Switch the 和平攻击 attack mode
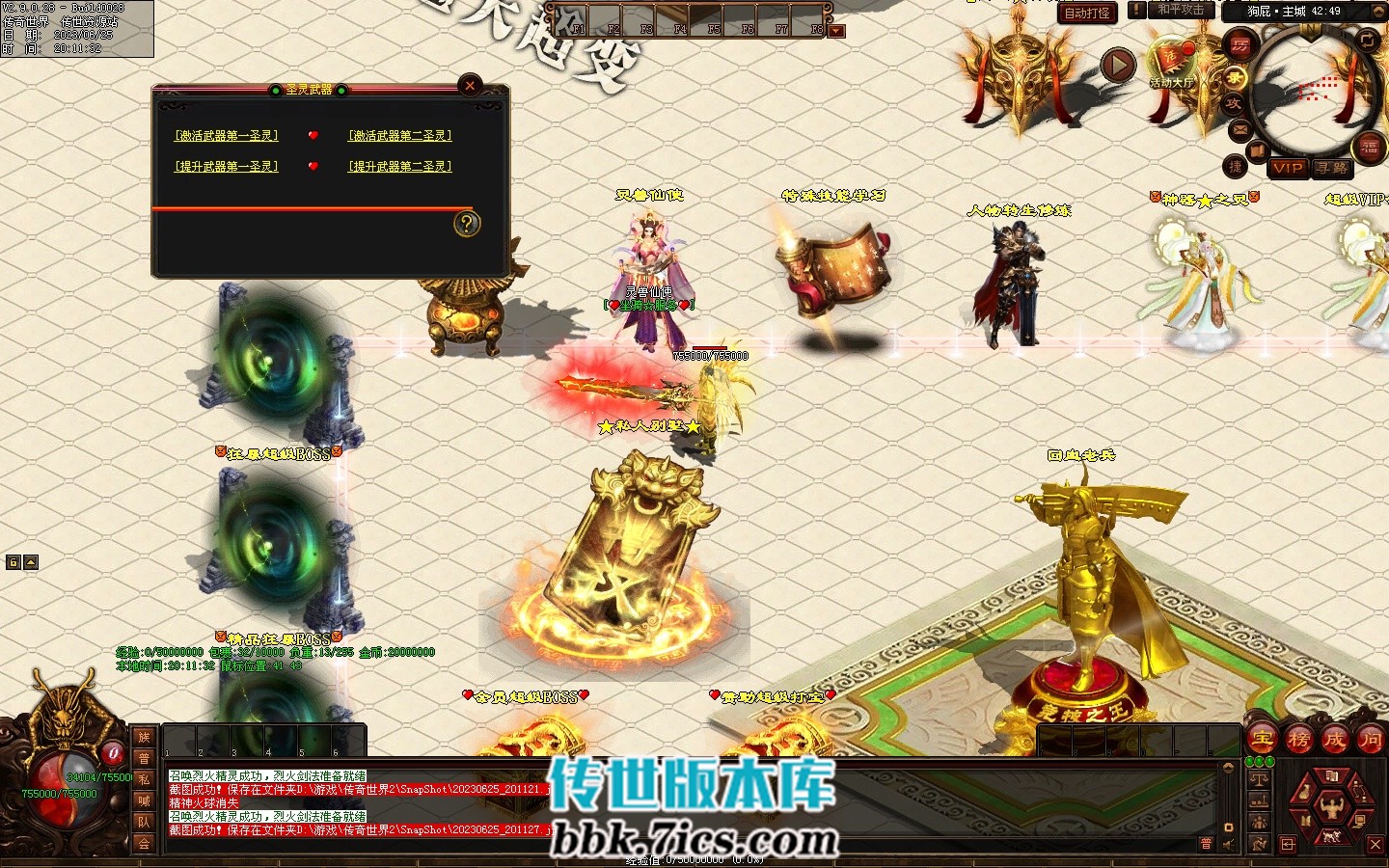1389x868 pixels. 1181,10
